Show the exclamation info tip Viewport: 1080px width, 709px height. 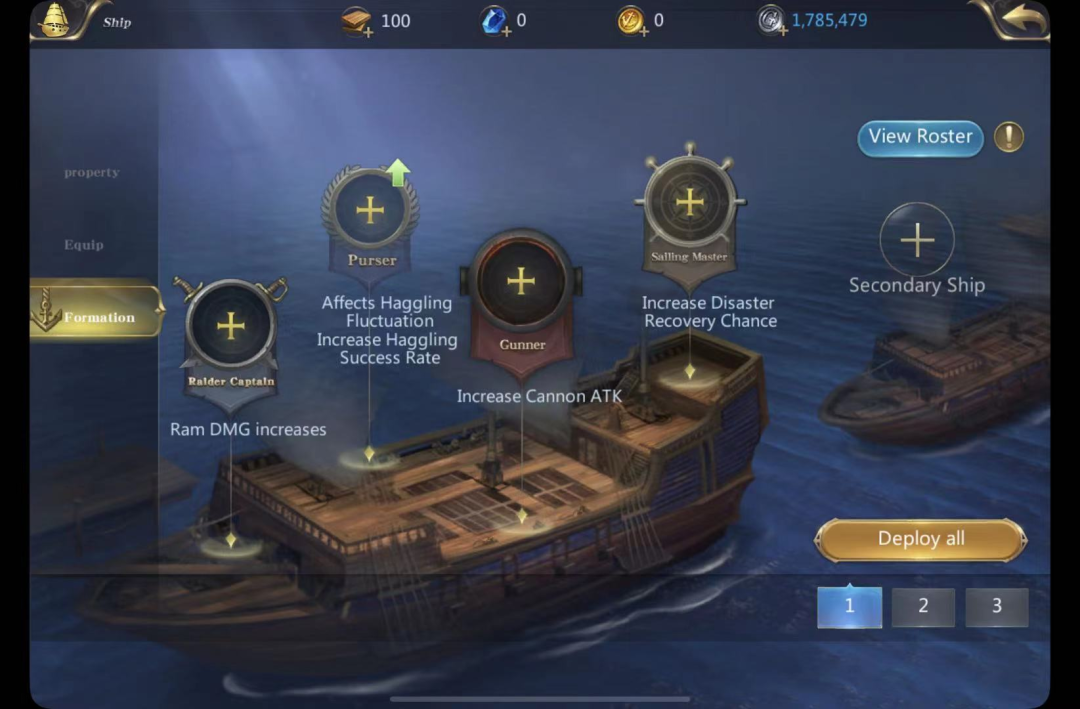pos(1008,137)
